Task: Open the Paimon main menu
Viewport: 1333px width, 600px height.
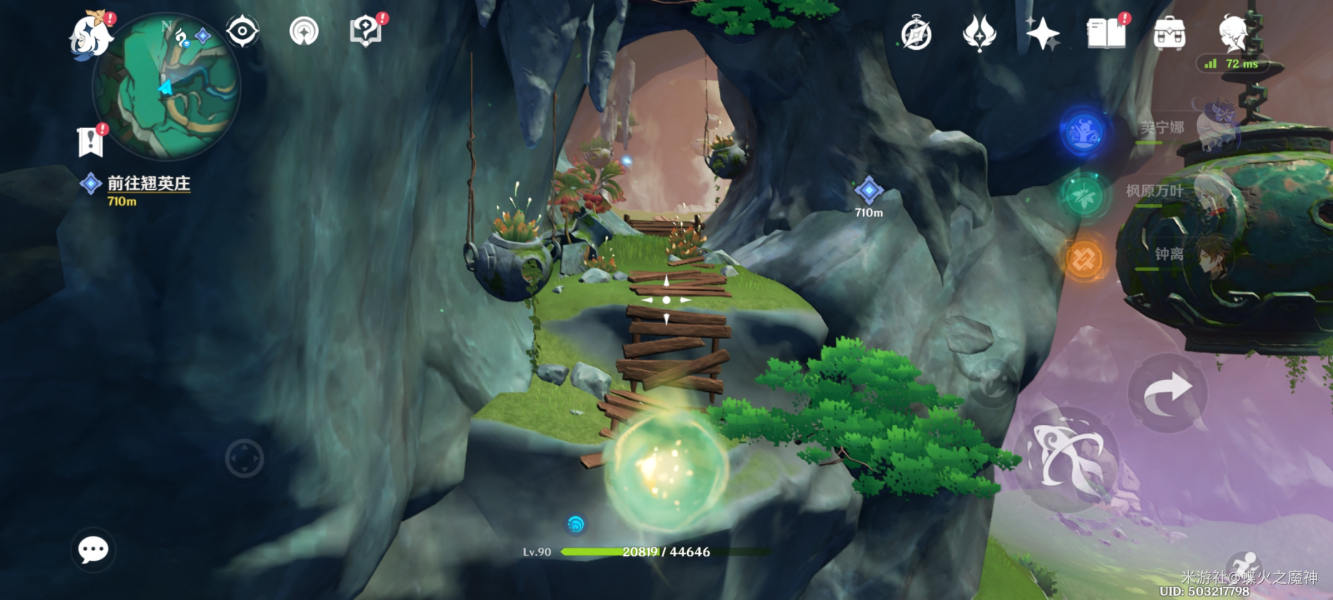Action: (x=91, y=36)
